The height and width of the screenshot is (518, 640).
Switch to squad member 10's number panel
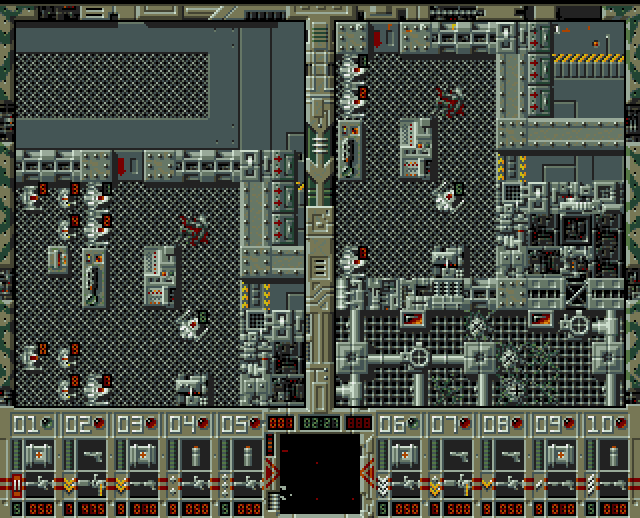click(x=606, y=423)
